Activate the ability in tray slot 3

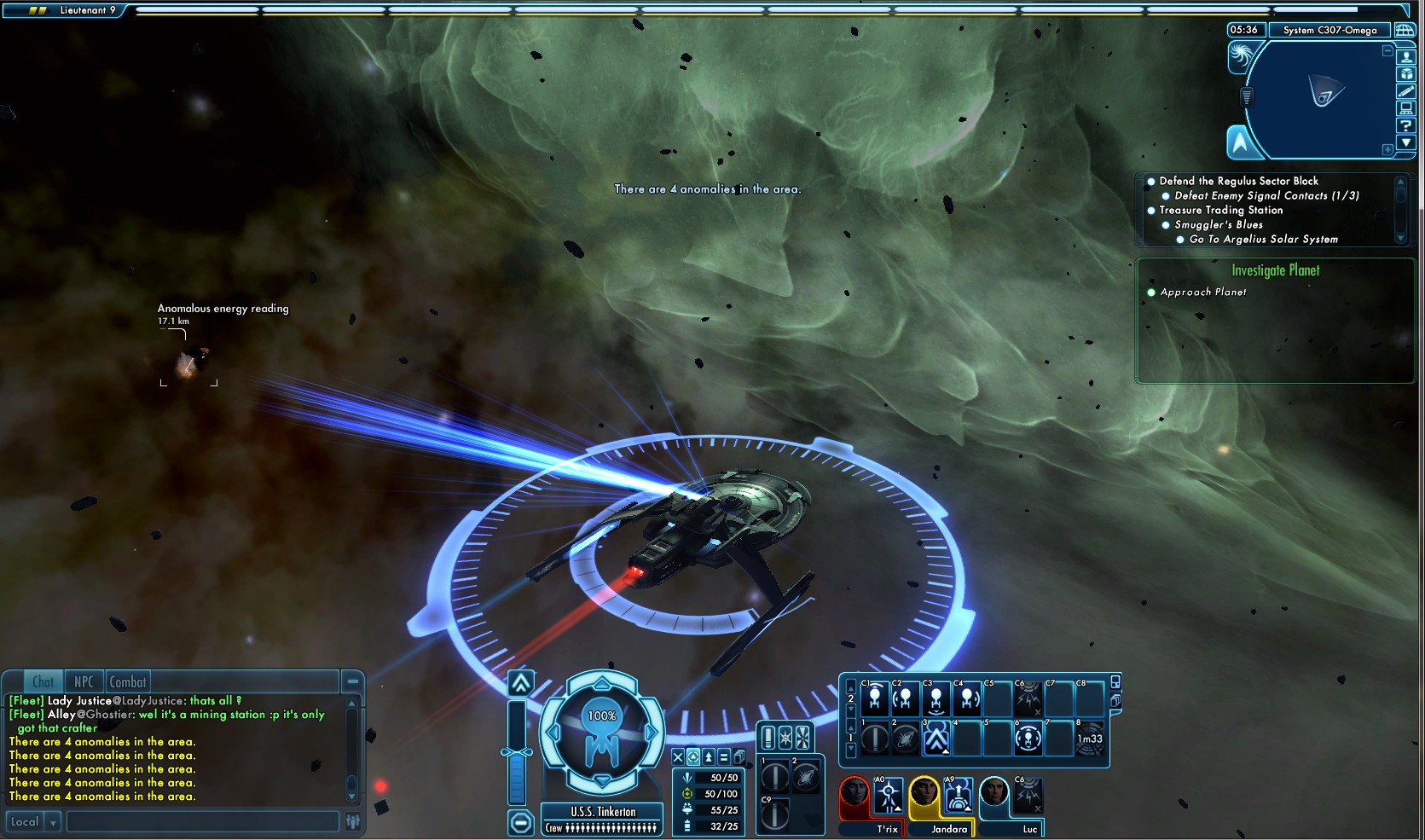point(936,739)
